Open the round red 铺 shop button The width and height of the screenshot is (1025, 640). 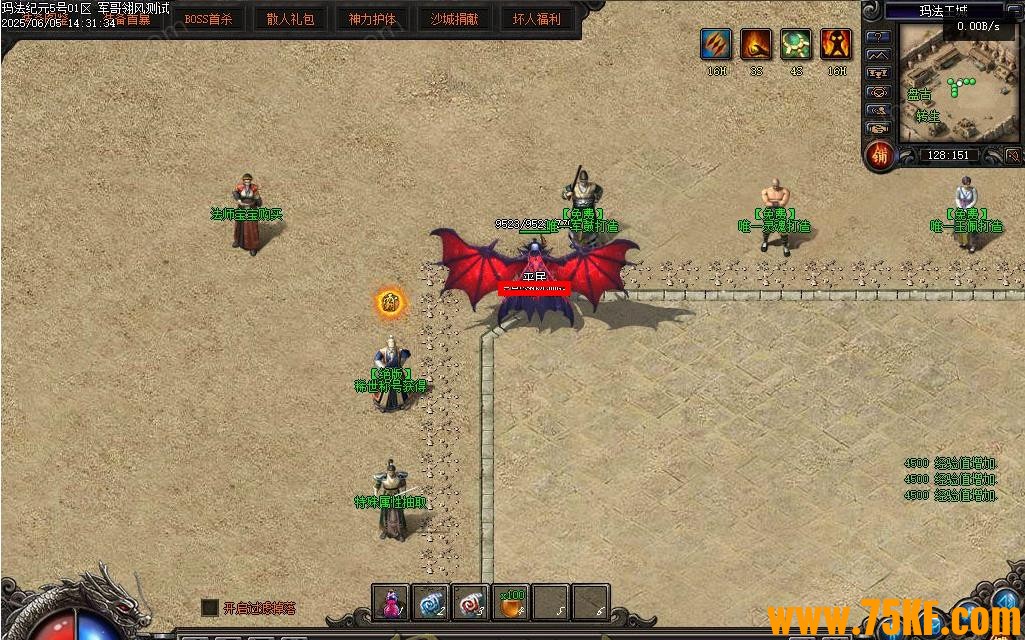879,156
